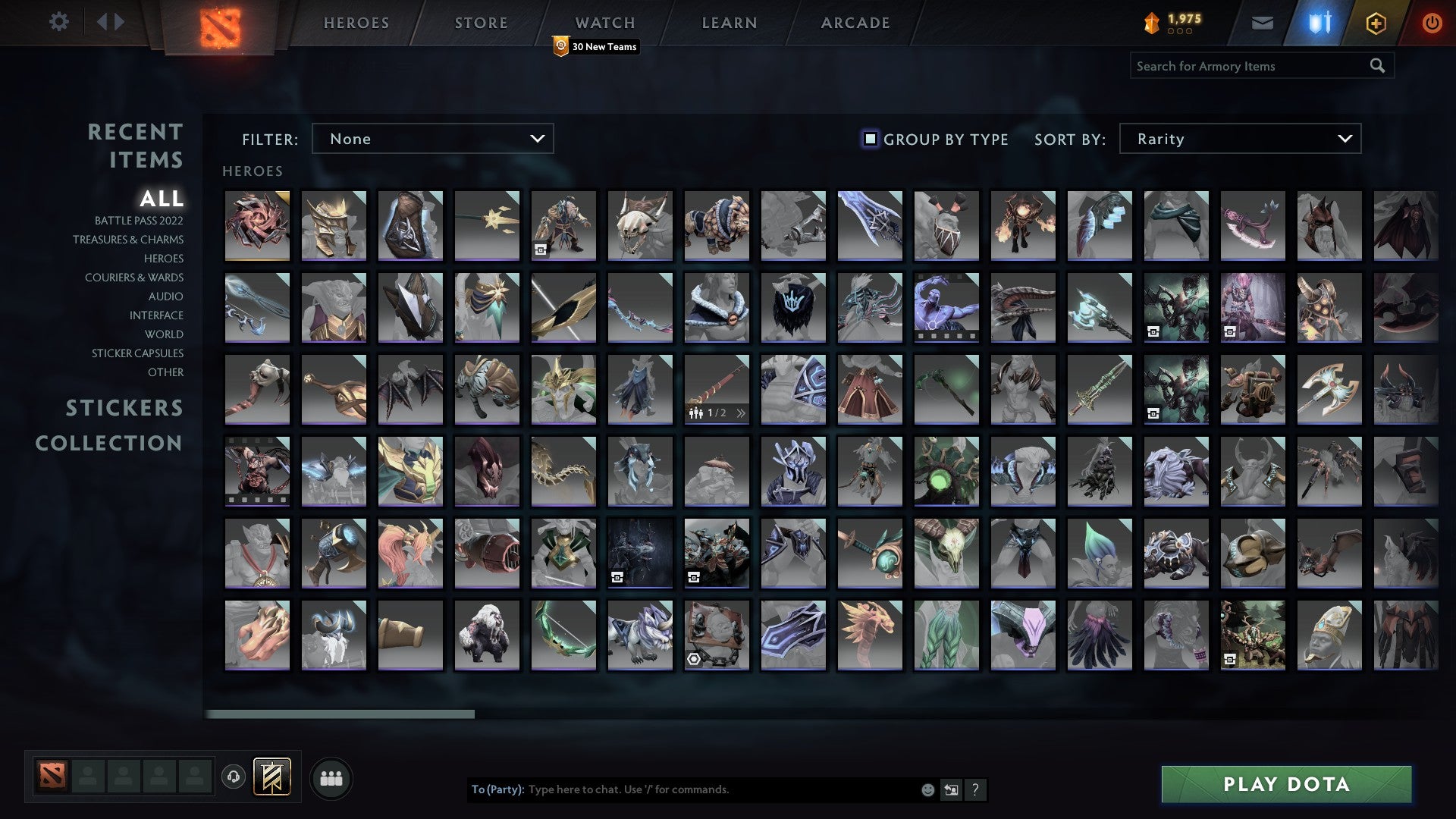Open the Filter dropdown set to None
Image resolution: width=1456 pixels, height=819 pixels.
pos(432,139)
